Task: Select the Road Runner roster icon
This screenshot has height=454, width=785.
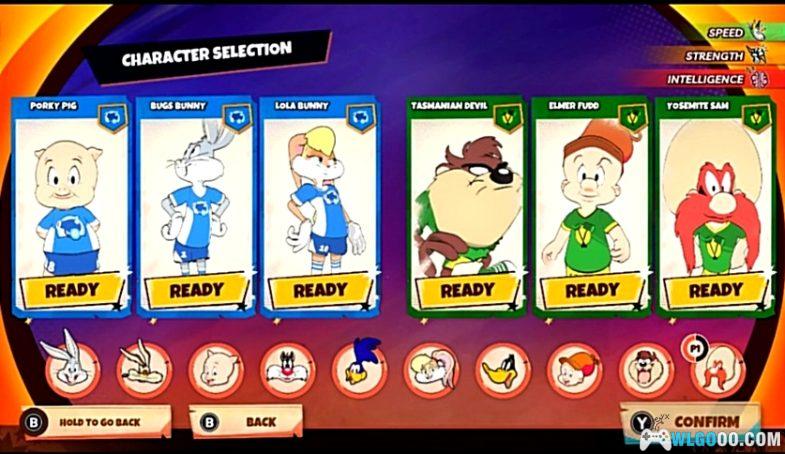Action: coord(359,369)
